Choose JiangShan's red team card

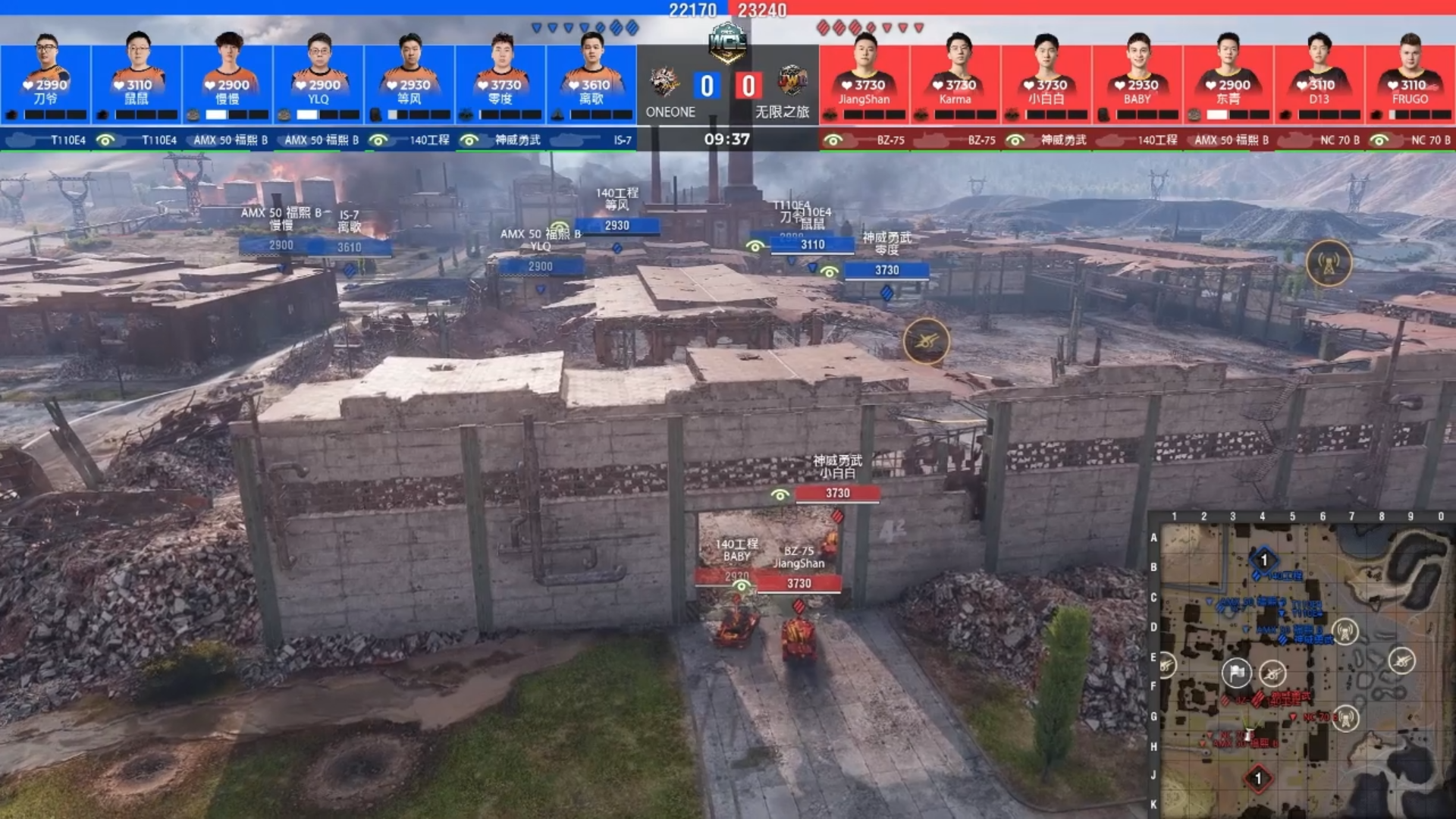(864, 77)
